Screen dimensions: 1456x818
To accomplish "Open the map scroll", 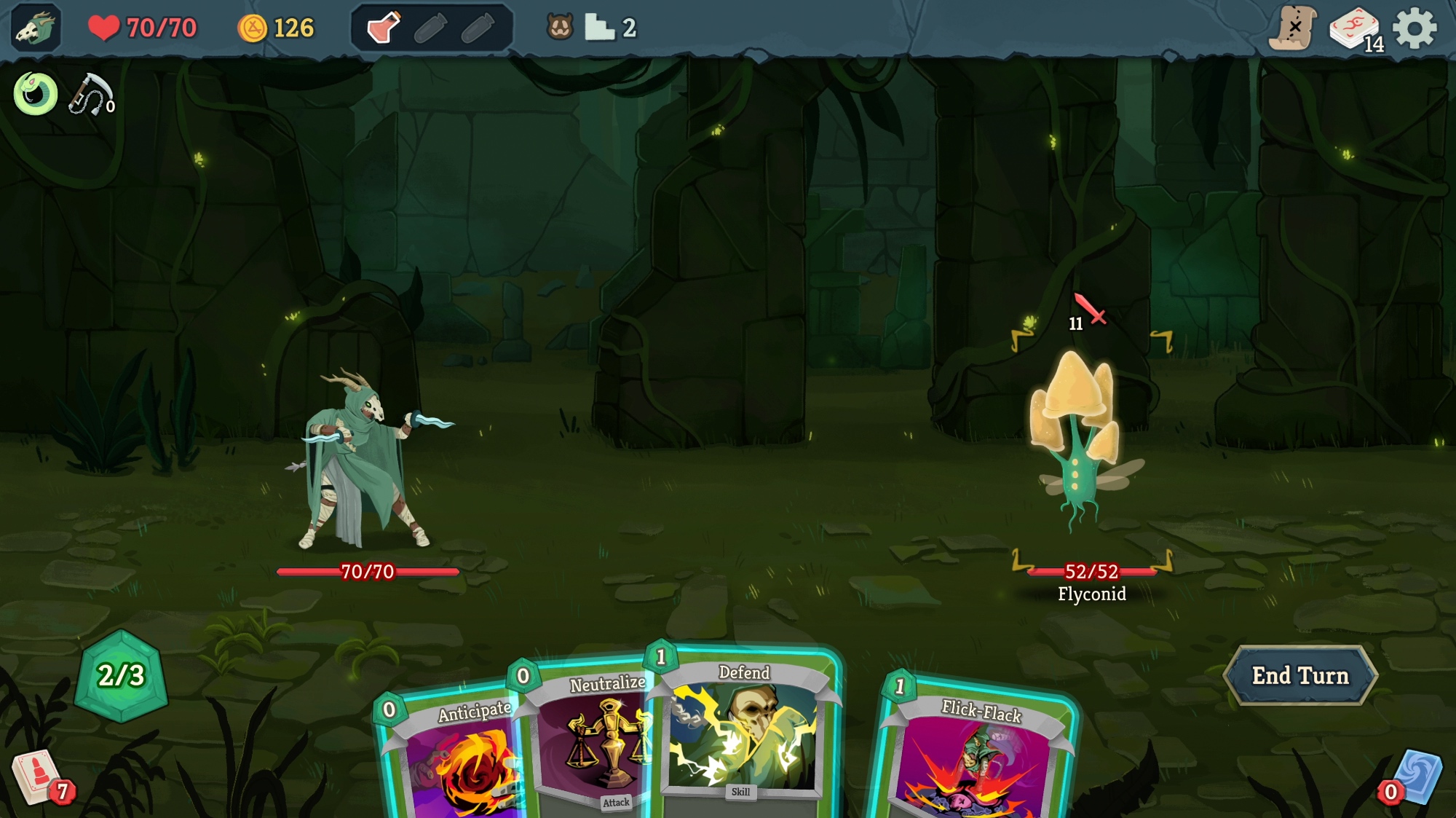I will (1294, 29).
